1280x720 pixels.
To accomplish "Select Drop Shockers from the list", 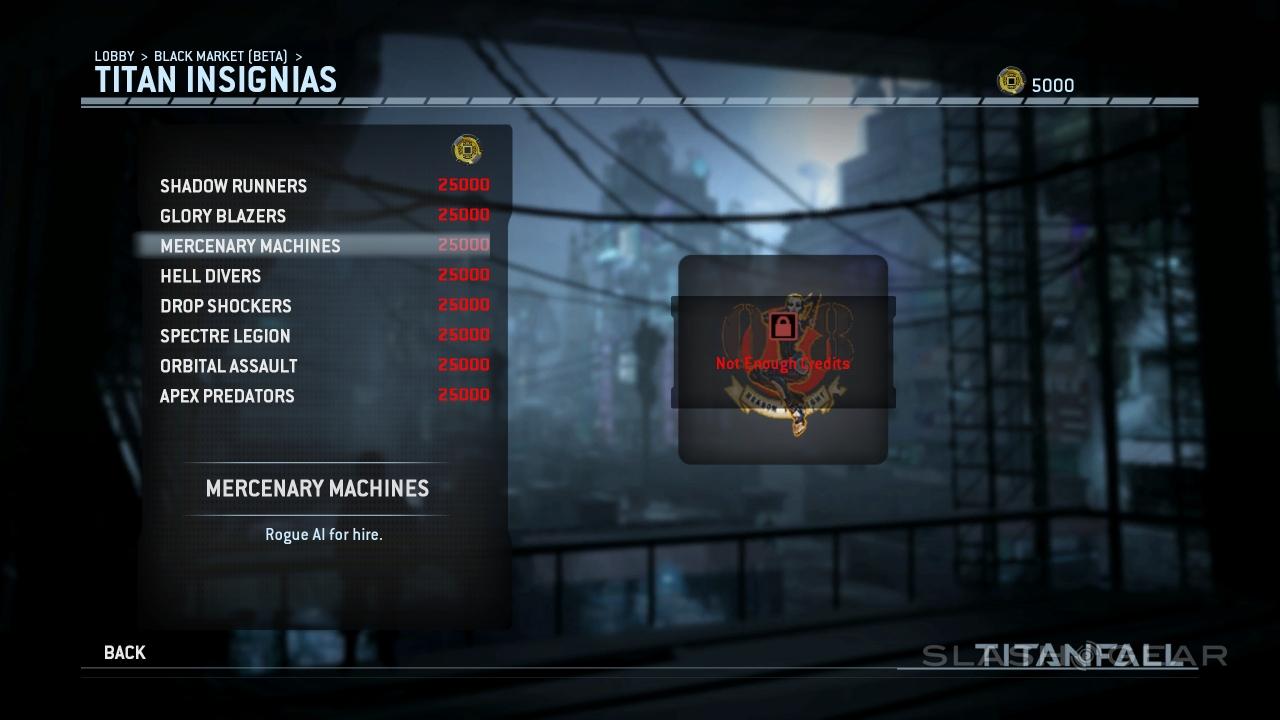I will point(226,306).
